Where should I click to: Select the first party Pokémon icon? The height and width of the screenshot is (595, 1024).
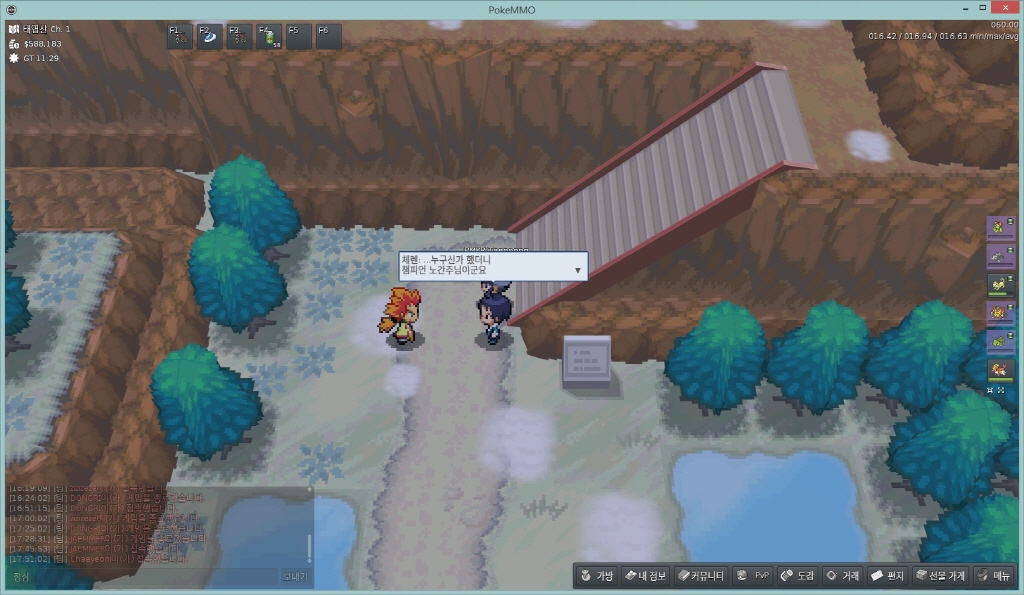click(x=997, y=229)
